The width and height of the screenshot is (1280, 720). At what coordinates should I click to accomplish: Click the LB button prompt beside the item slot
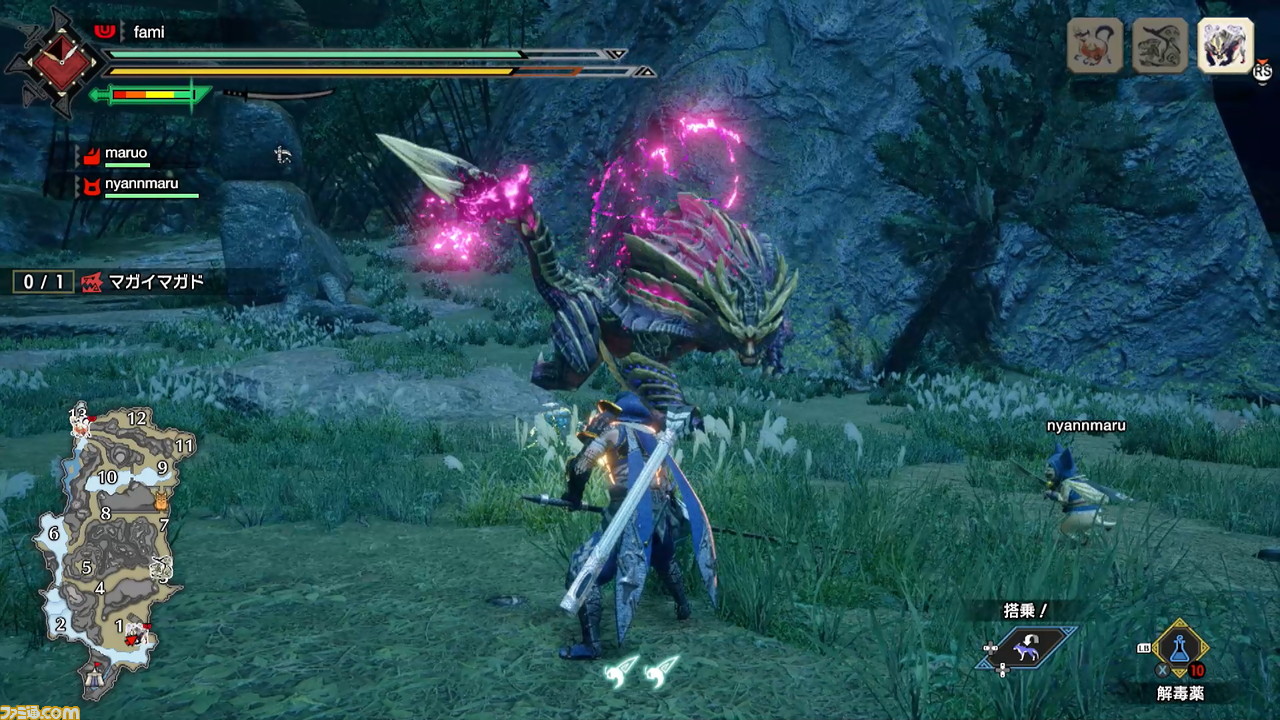(1143, 647)
